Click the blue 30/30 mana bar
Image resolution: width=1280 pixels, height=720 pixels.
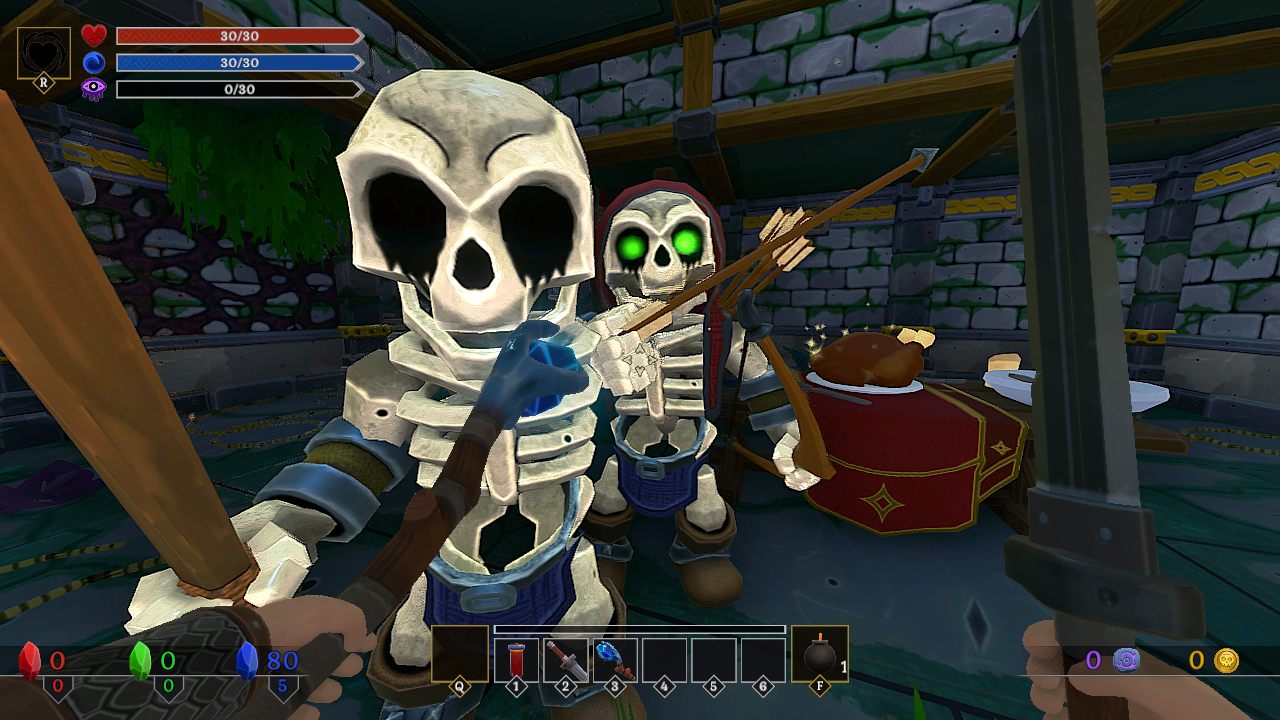point(238,62)
